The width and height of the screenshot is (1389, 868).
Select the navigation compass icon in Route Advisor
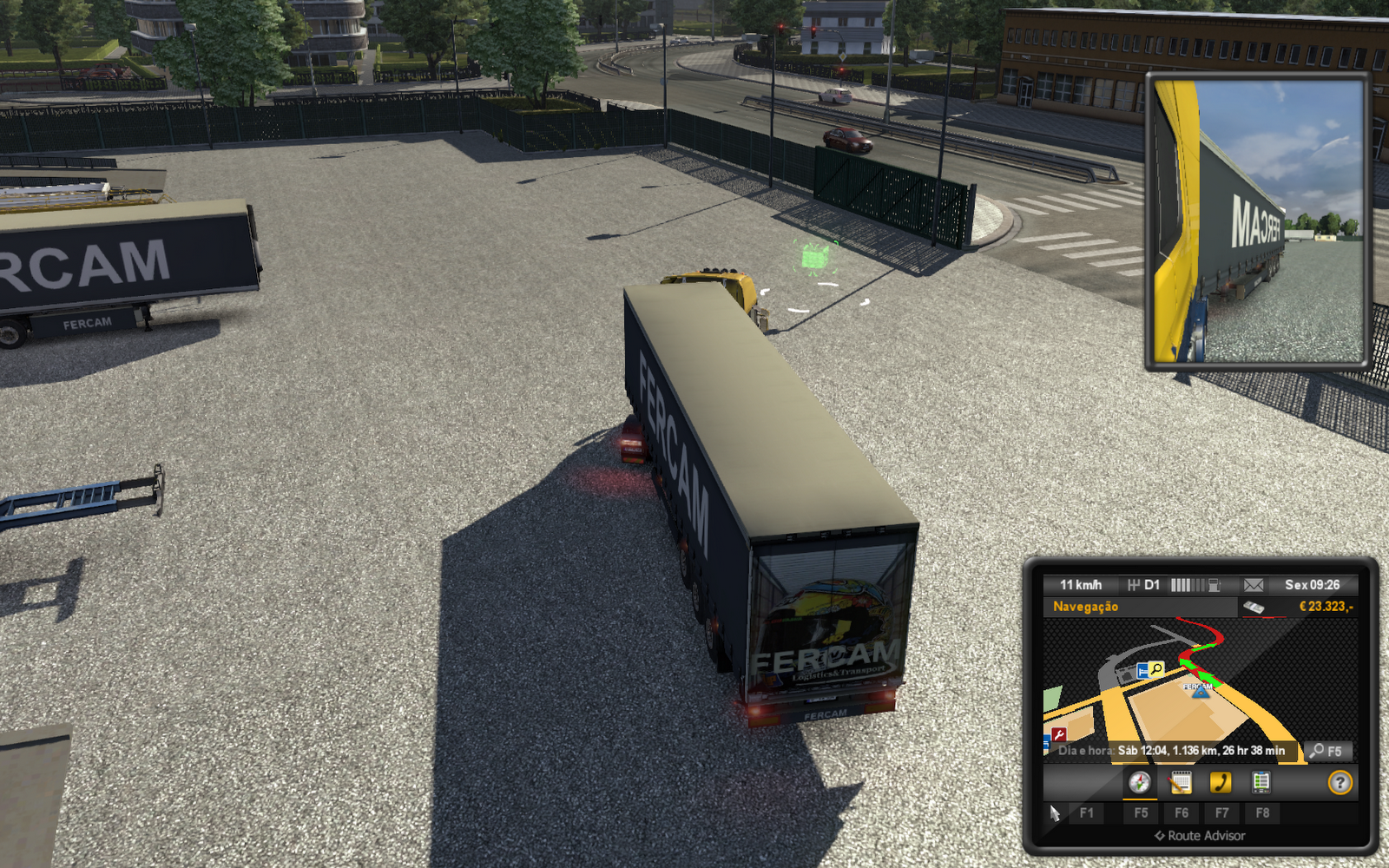tap(1138, 784)
